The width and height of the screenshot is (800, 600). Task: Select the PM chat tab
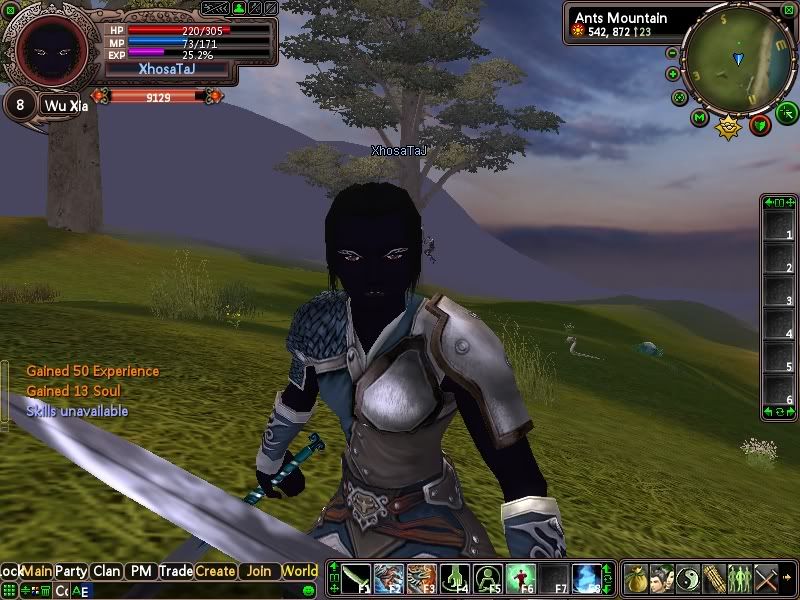coord(141,571)
